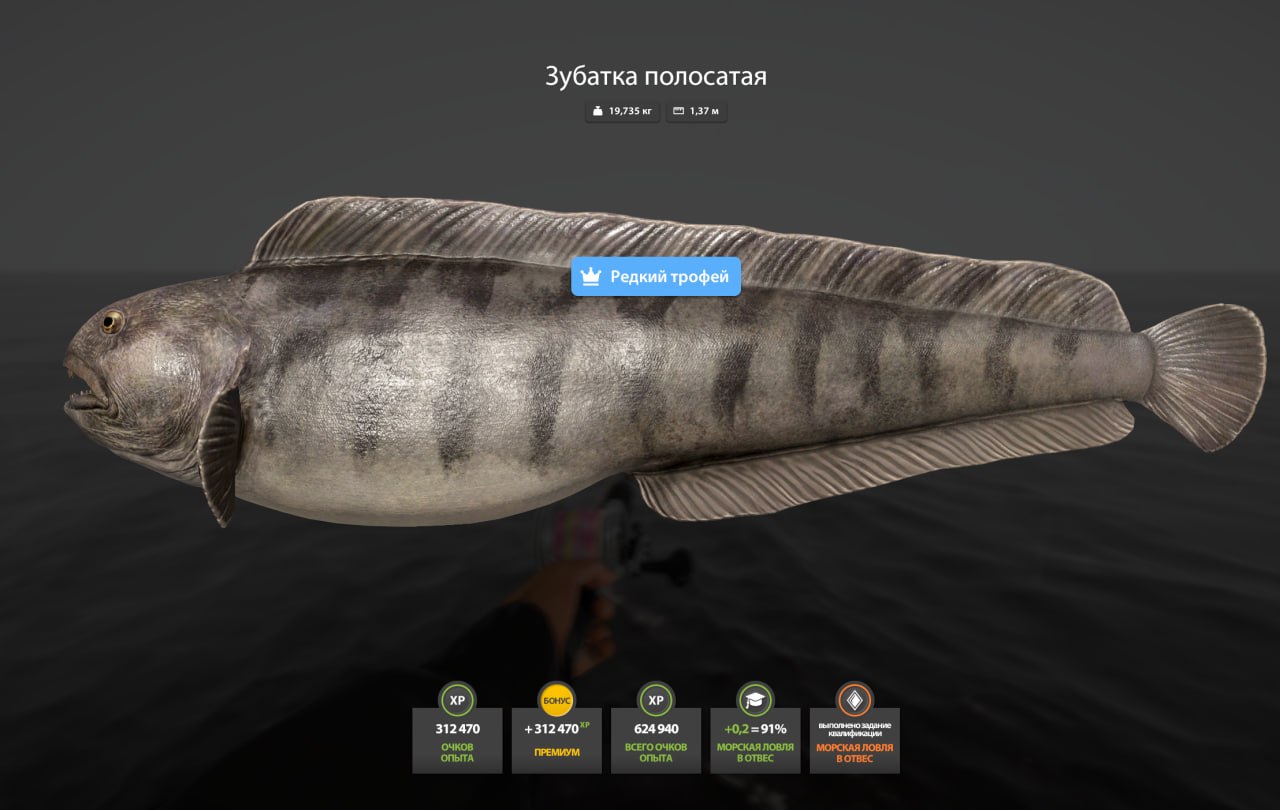Viewport: 1280px width, 810px height.
Task: Click the yellow БОНУС circle icon
Action: 556,701
